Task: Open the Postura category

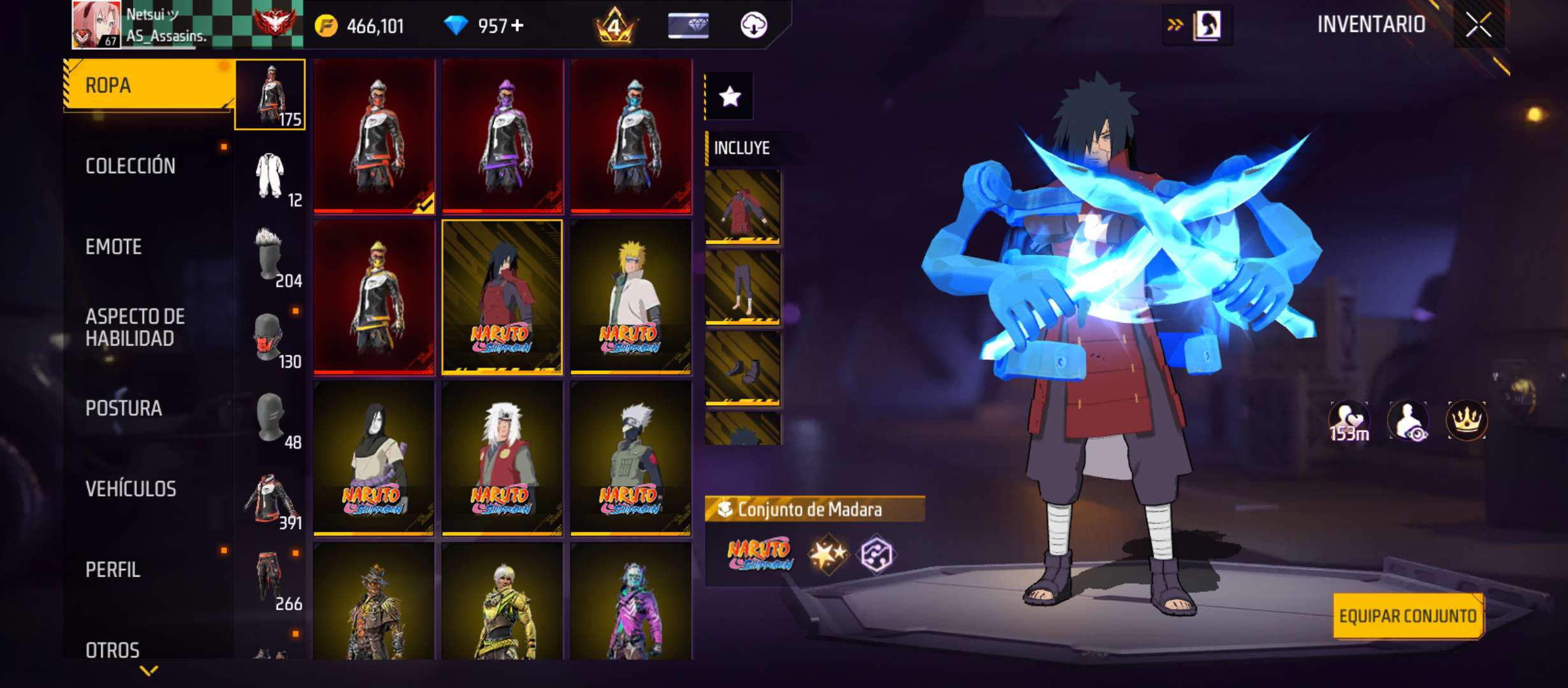Action: (124, 408)
